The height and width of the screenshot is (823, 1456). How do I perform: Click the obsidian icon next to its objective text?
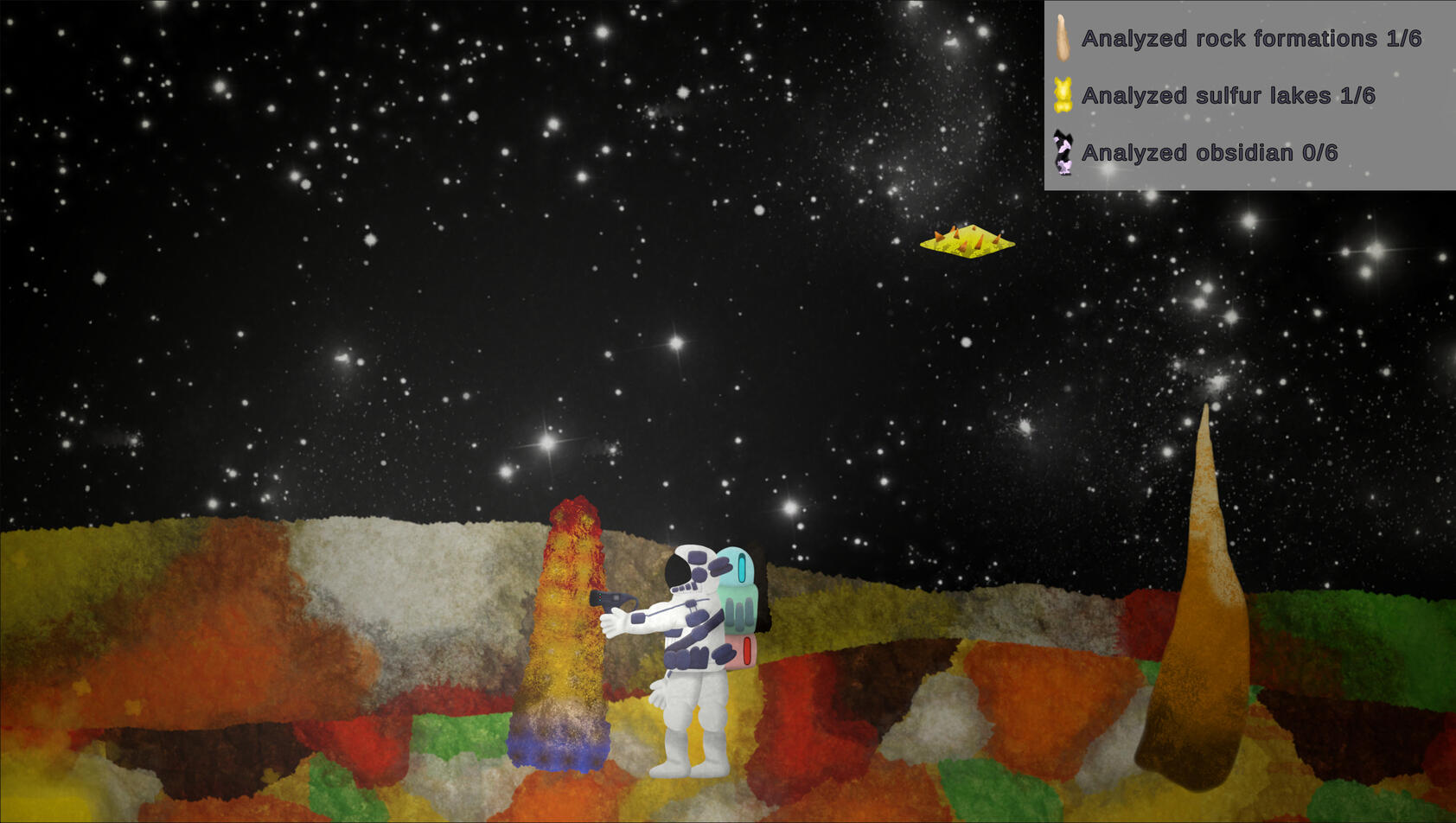pos(1063,152)
